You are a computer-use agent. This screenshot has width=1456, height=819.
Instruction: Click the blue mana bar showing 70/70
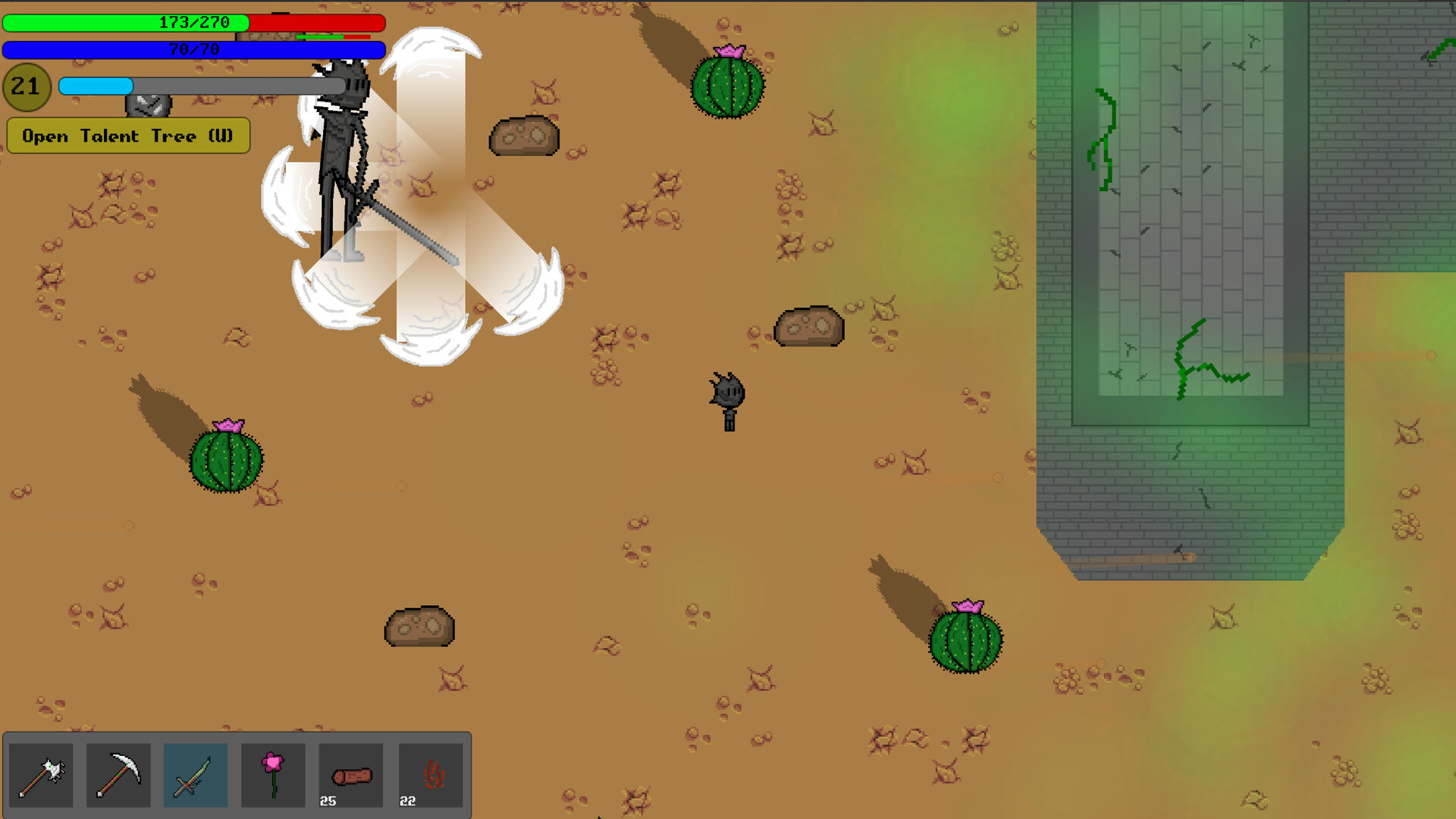[193, 49]
